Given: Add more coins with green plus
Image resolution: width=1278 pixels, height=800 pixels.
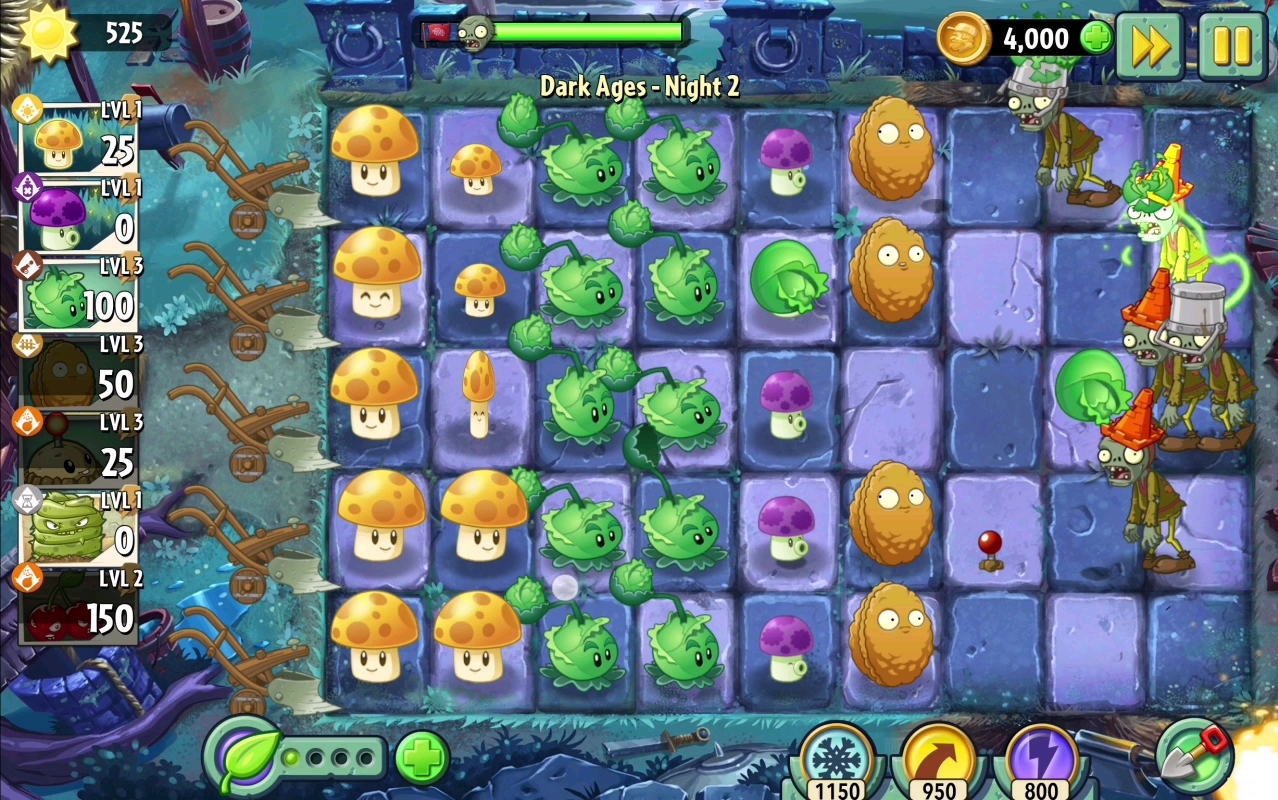Looking at the screenshot, I should tap(1096, 38).
